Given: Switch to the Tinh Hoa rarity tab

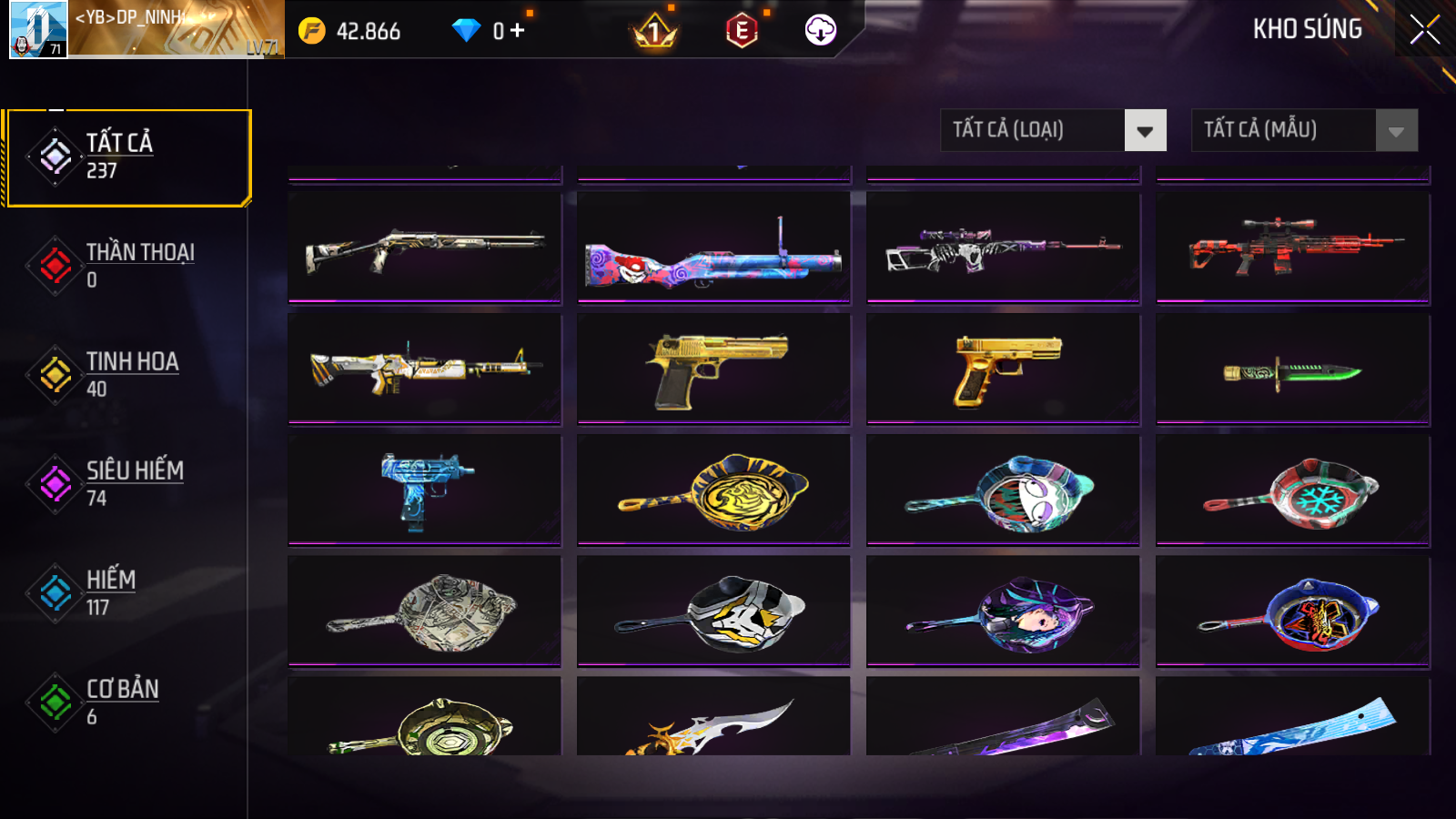Looking at the screenshot, I should click(127, 374).
